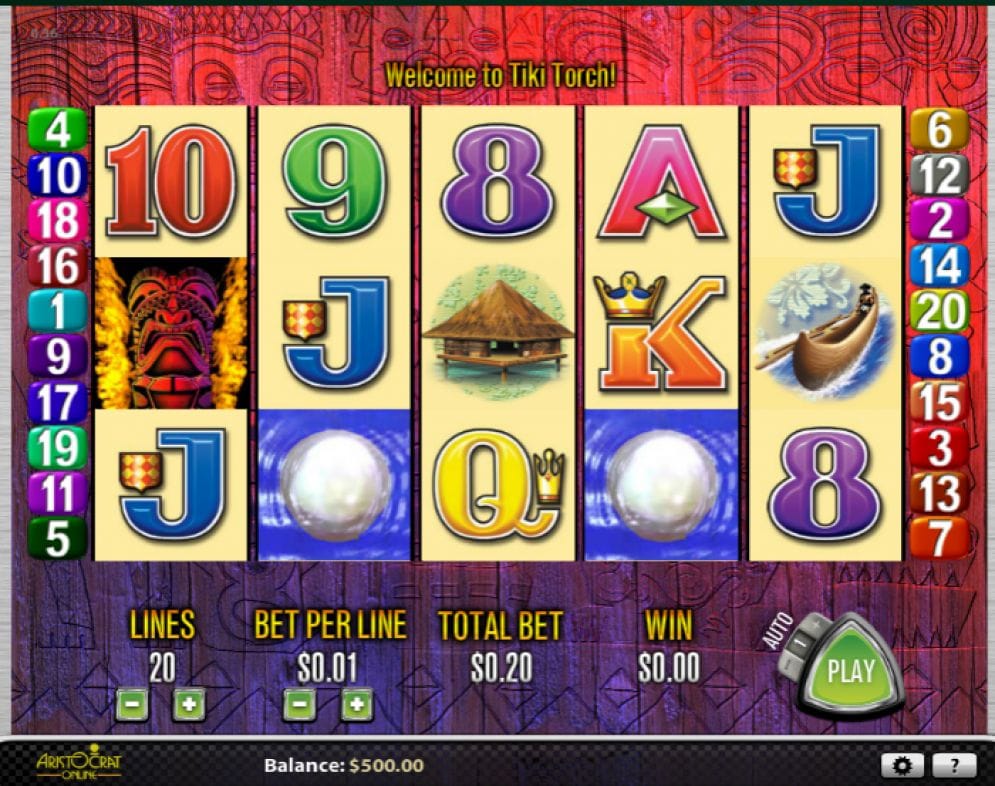The image size is (995, 786).
Task: Click the payline 12 marker
Action: [939, 176]
